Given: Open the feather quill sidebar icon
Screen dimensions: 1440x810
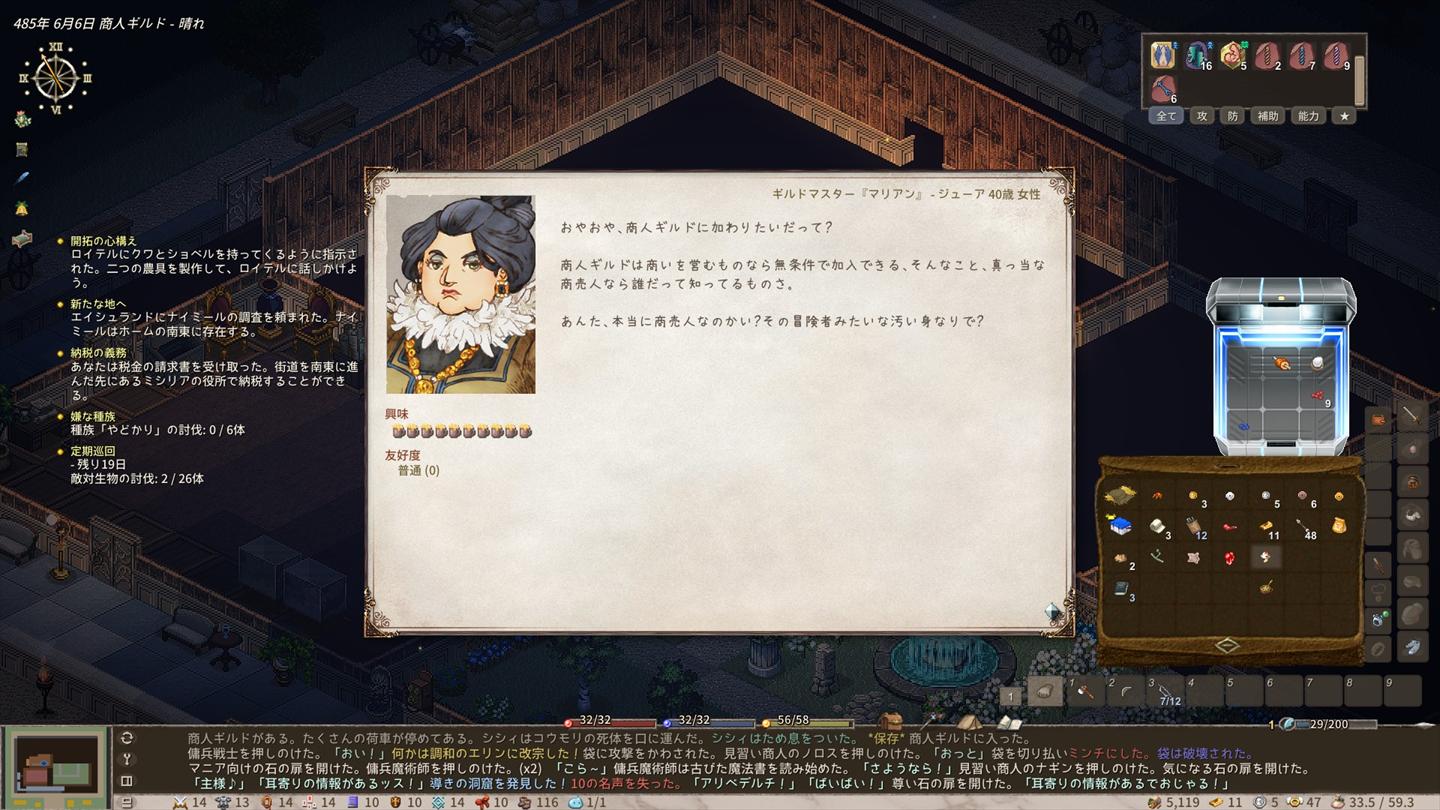Looking at the screenshot, I should (22, 178).
